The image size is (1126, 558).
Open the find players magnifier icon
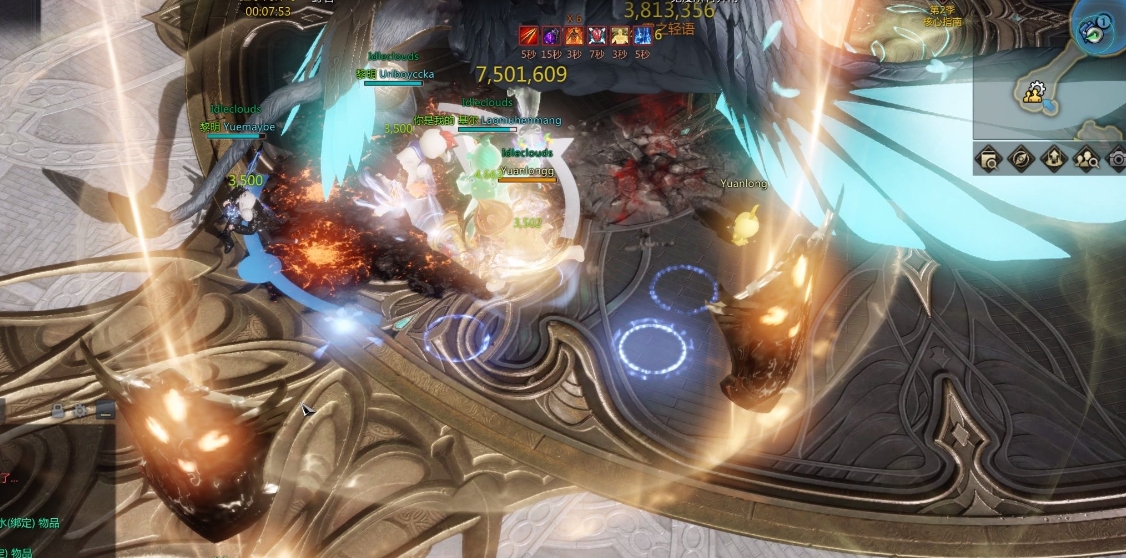coord(1085,157)
